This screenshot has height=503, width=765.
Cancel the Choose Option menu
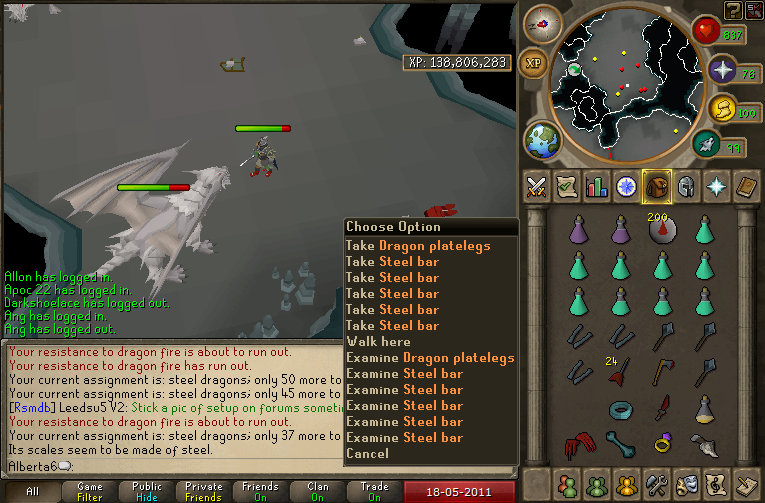tap(367, 454)
